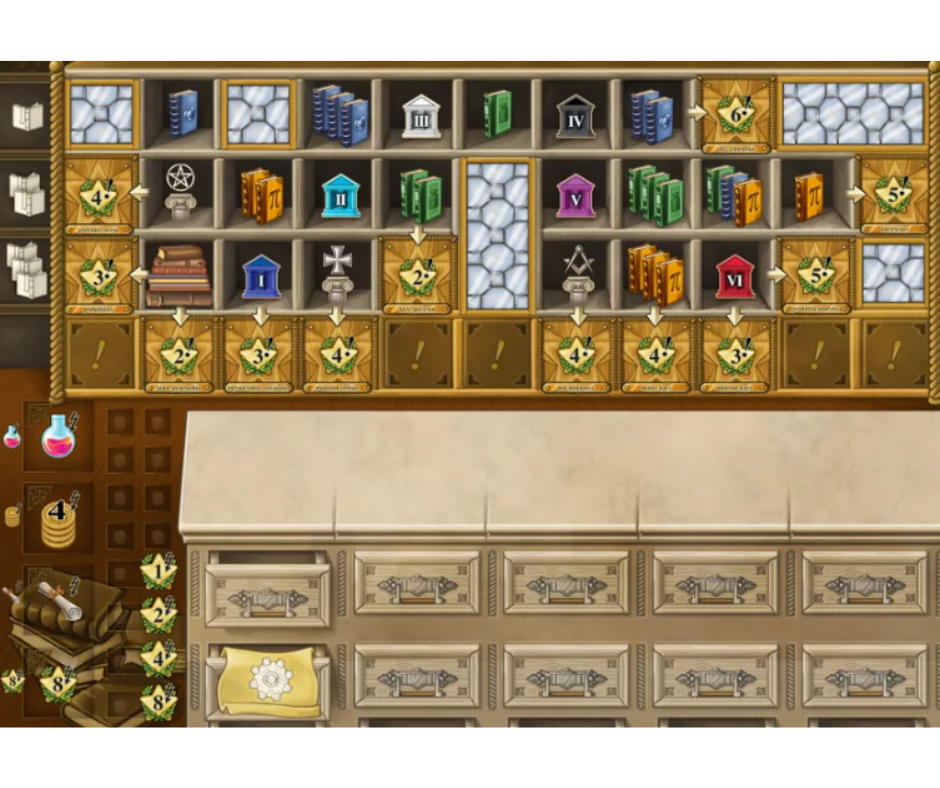Pick the purple temple V tile
Image resolution: width=940 pixels, height=788 pixels.
click(x=575, y=194)
